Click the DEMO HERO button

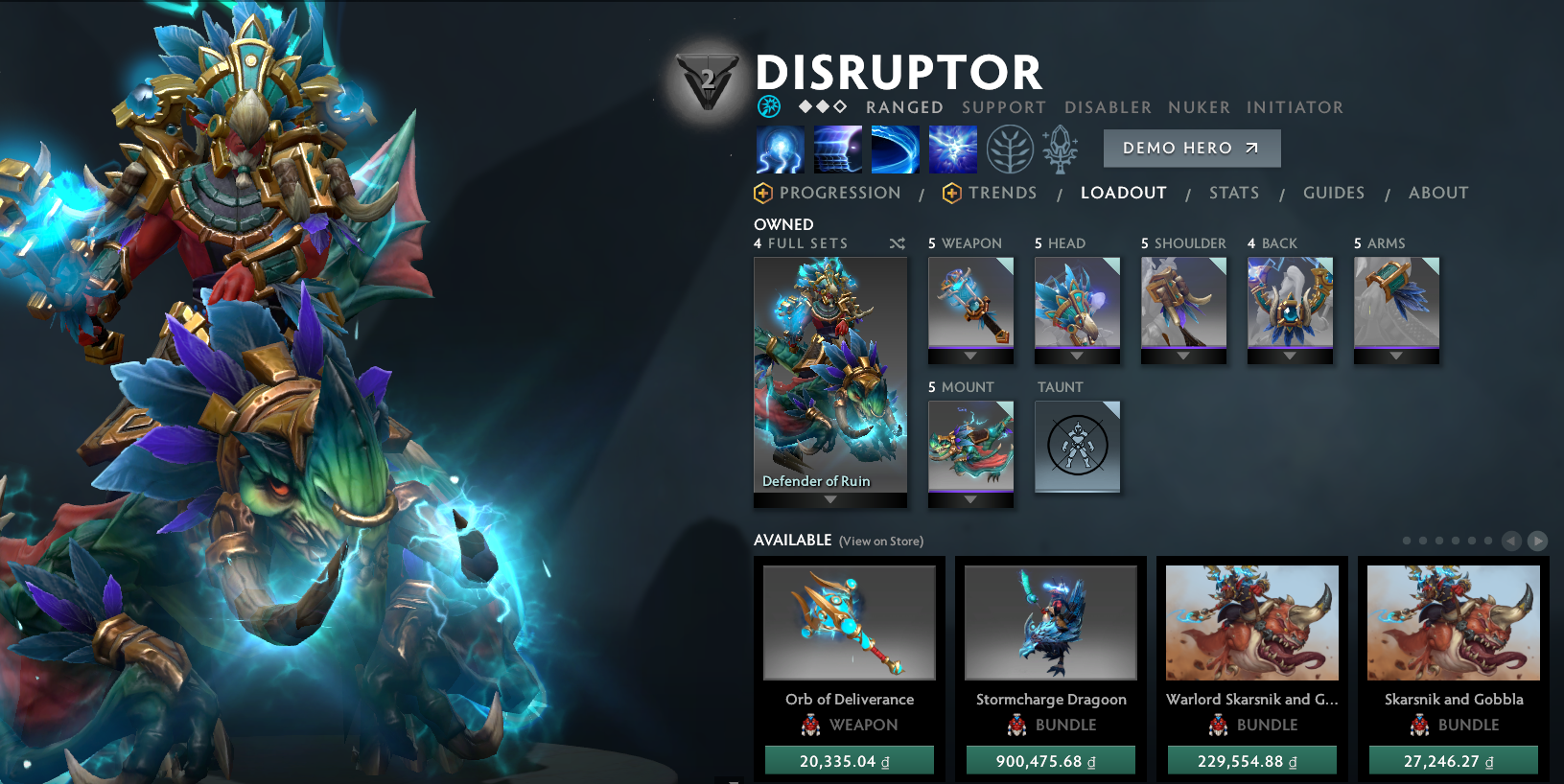[1191, 148]
